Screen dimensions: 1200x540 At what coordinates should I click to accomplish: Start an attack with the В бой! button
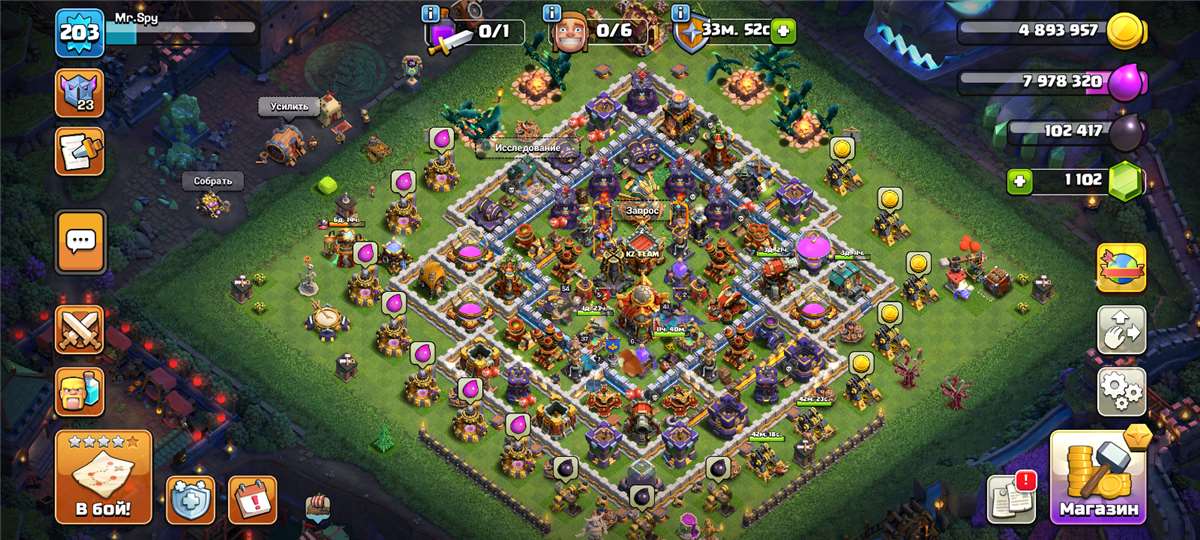pyautogui.click(x=103, y=478)
